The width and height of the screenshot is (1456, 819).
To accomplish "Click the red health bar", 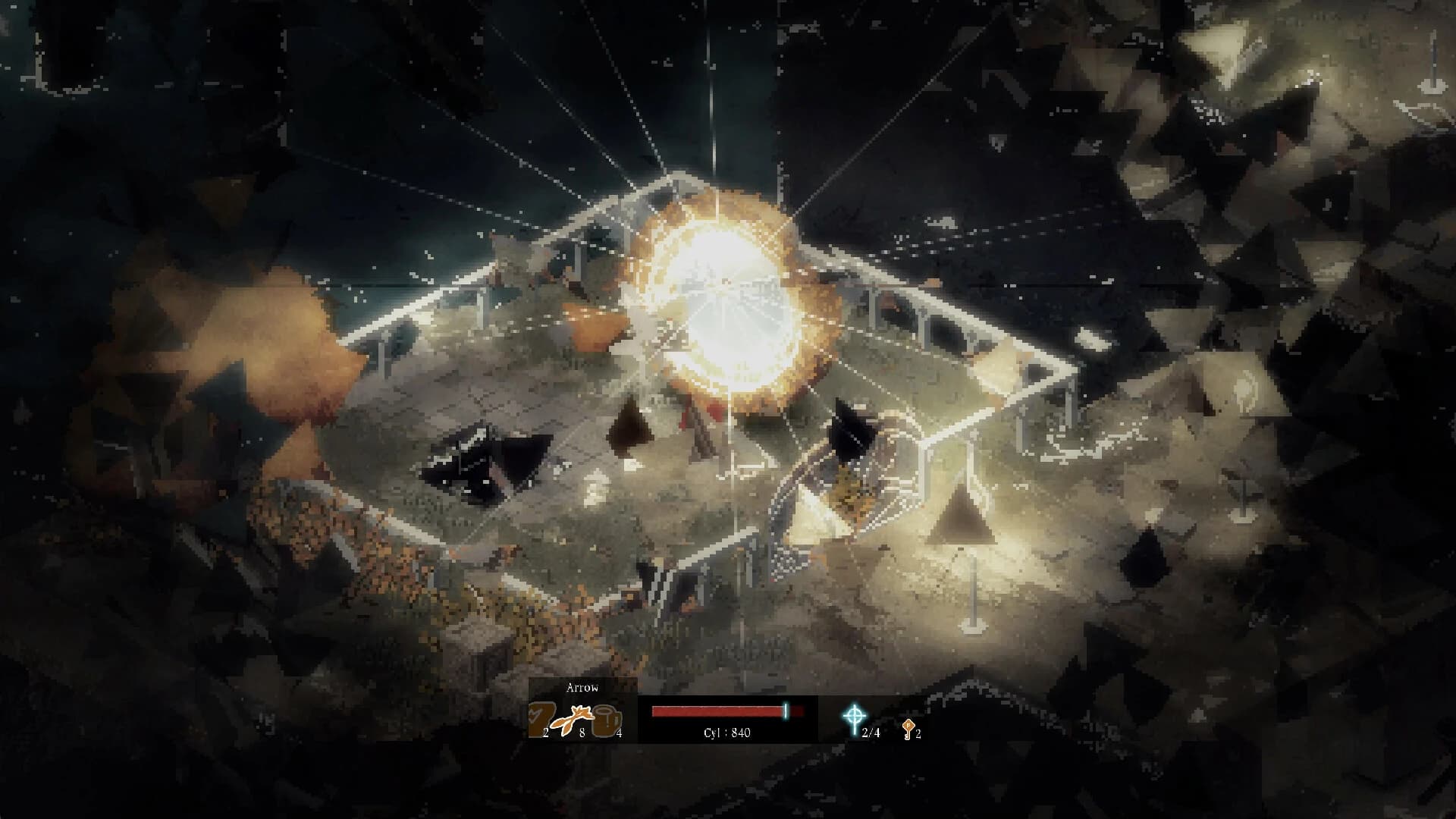I will (717, 711).
